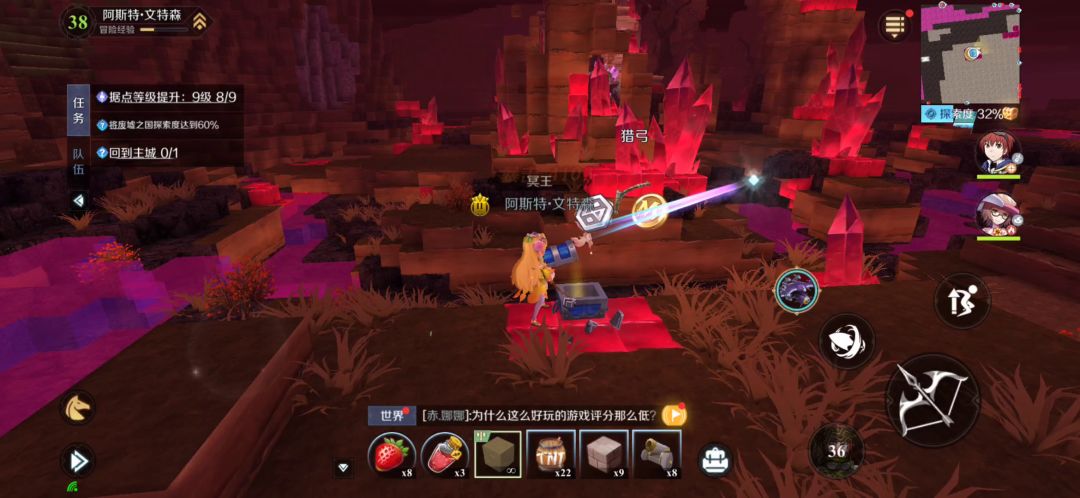Use the red potion bottle
Screen dimensions: 1080x498
(446, 456)
